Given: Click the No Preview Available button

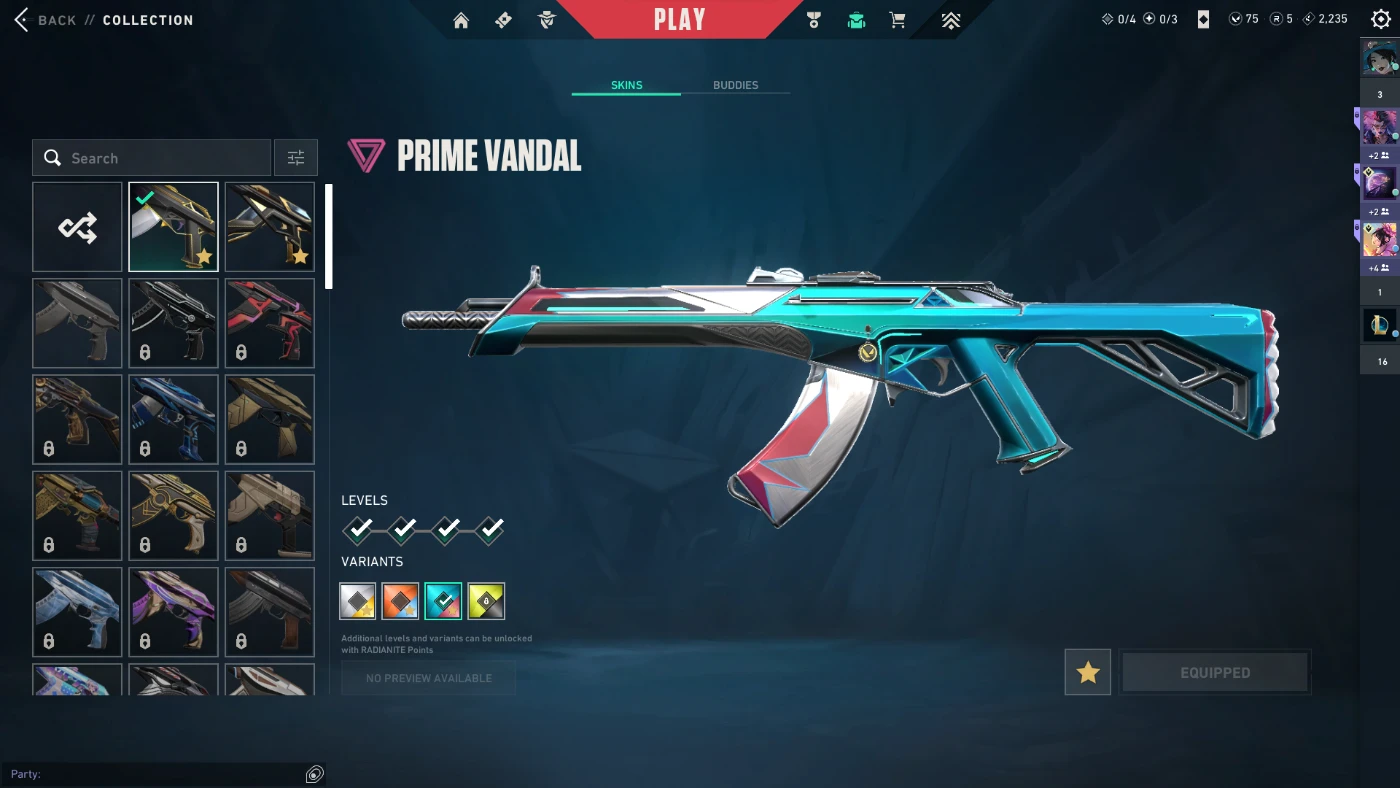Looking at the screenshot, I should pos(429,678).
